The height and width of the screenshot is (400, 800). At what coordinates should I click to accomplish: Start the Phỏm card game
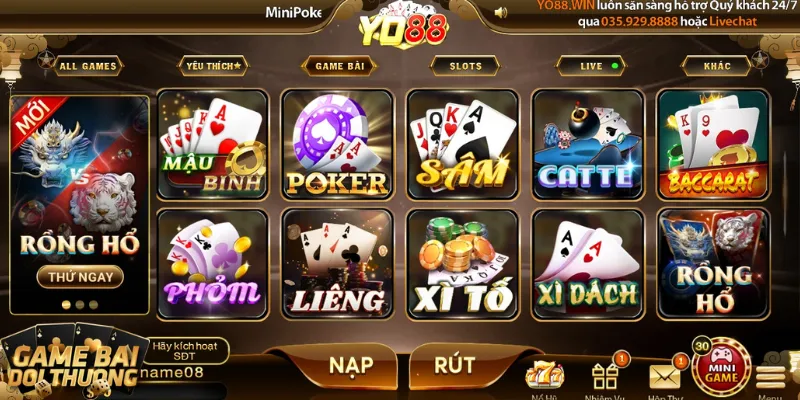pos(212,263)
